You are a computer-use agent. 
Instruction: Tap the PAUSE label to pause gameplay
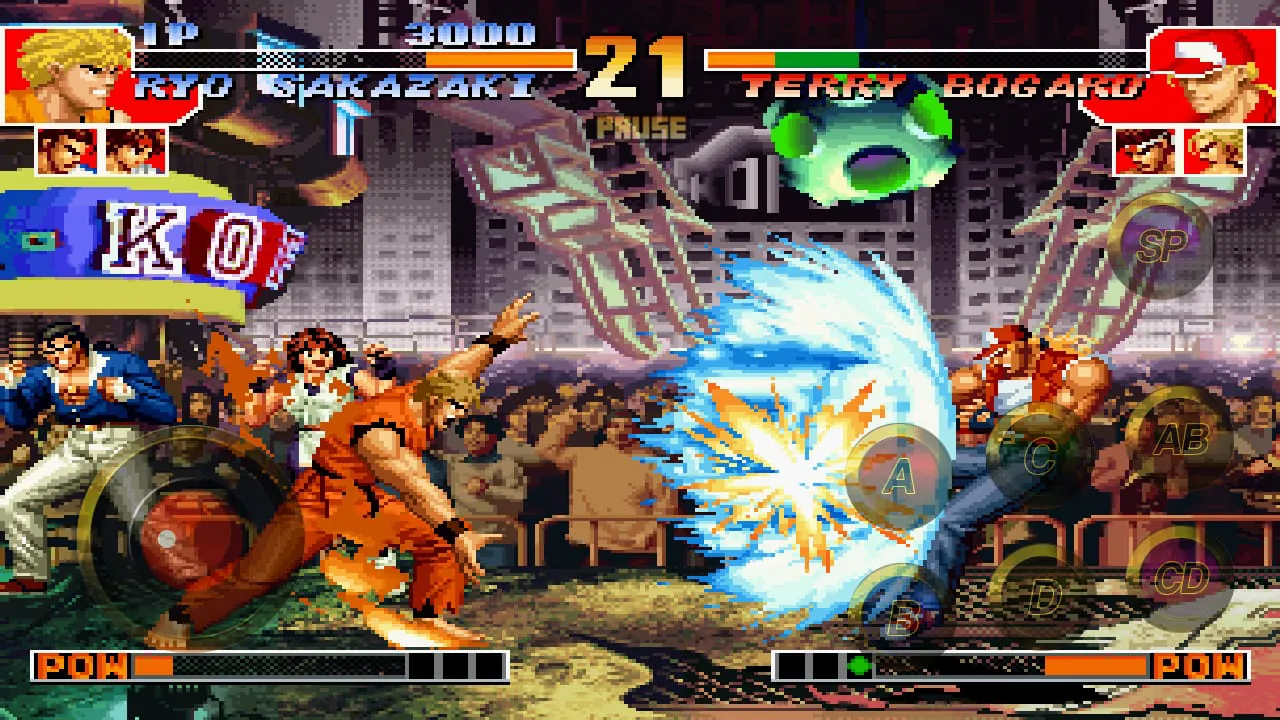pos(640,128)
